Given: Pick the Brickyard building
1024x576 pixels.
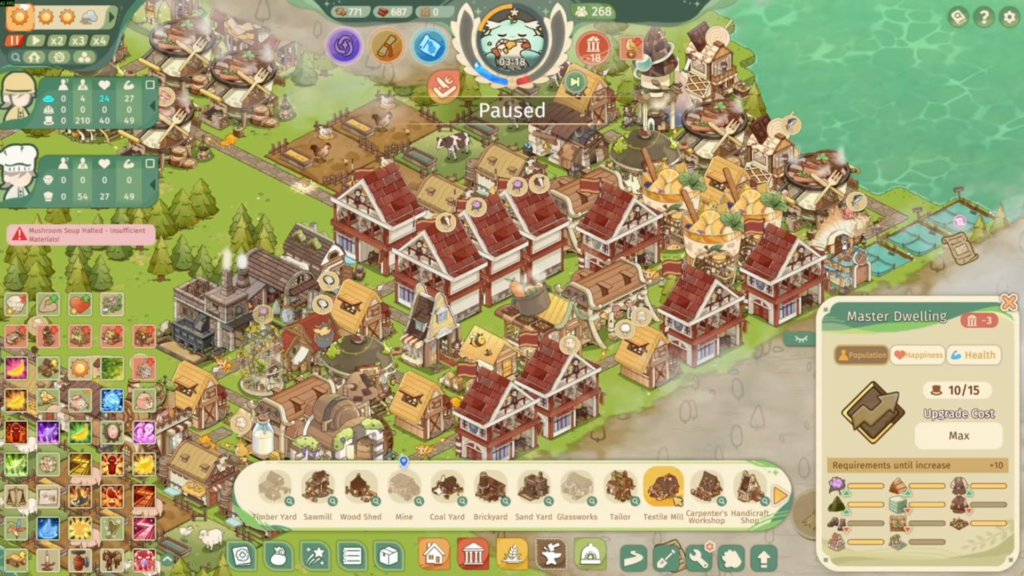Looking at the screenshot, I should pyautogui.click(x=490, y=489).
